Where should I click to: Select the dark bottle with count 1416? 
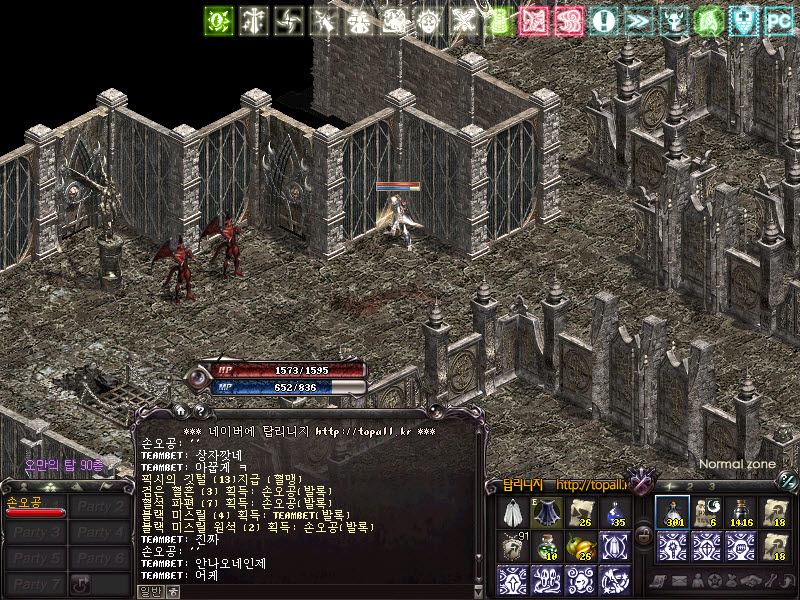coord(740,512)
